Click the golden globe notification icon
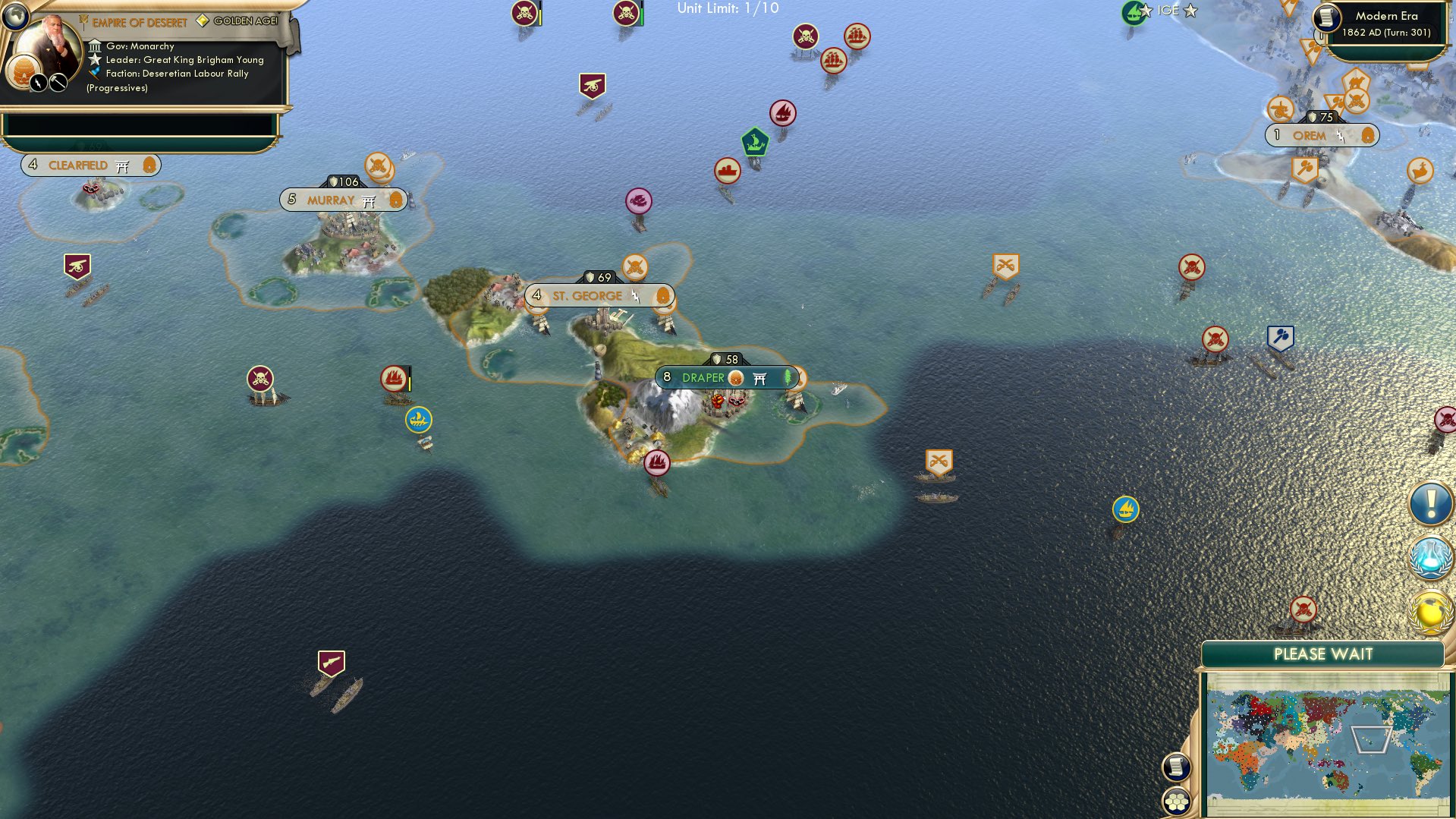The image size is (1456, 819). click(x=1429, y=608)
